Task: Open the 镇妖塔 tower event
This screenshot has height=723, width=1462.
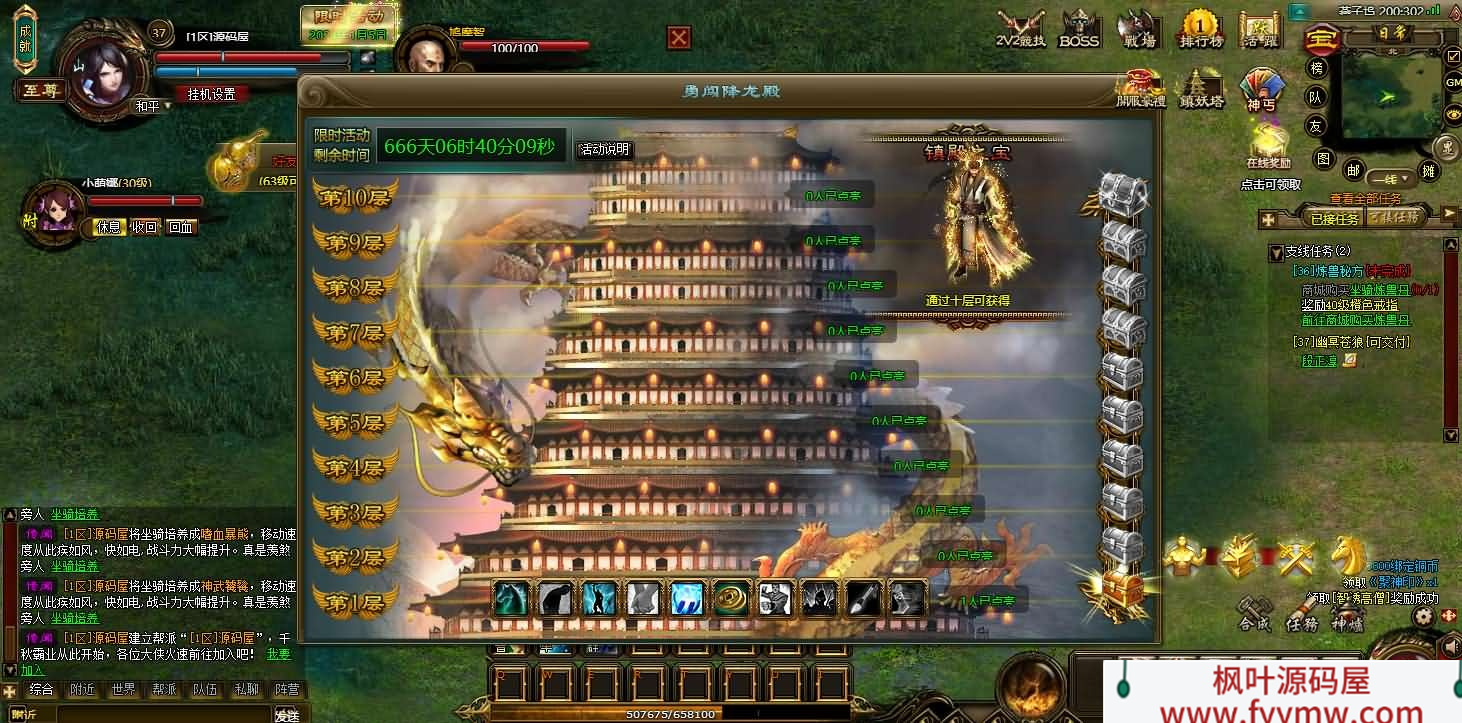Action: (1201, 89)
